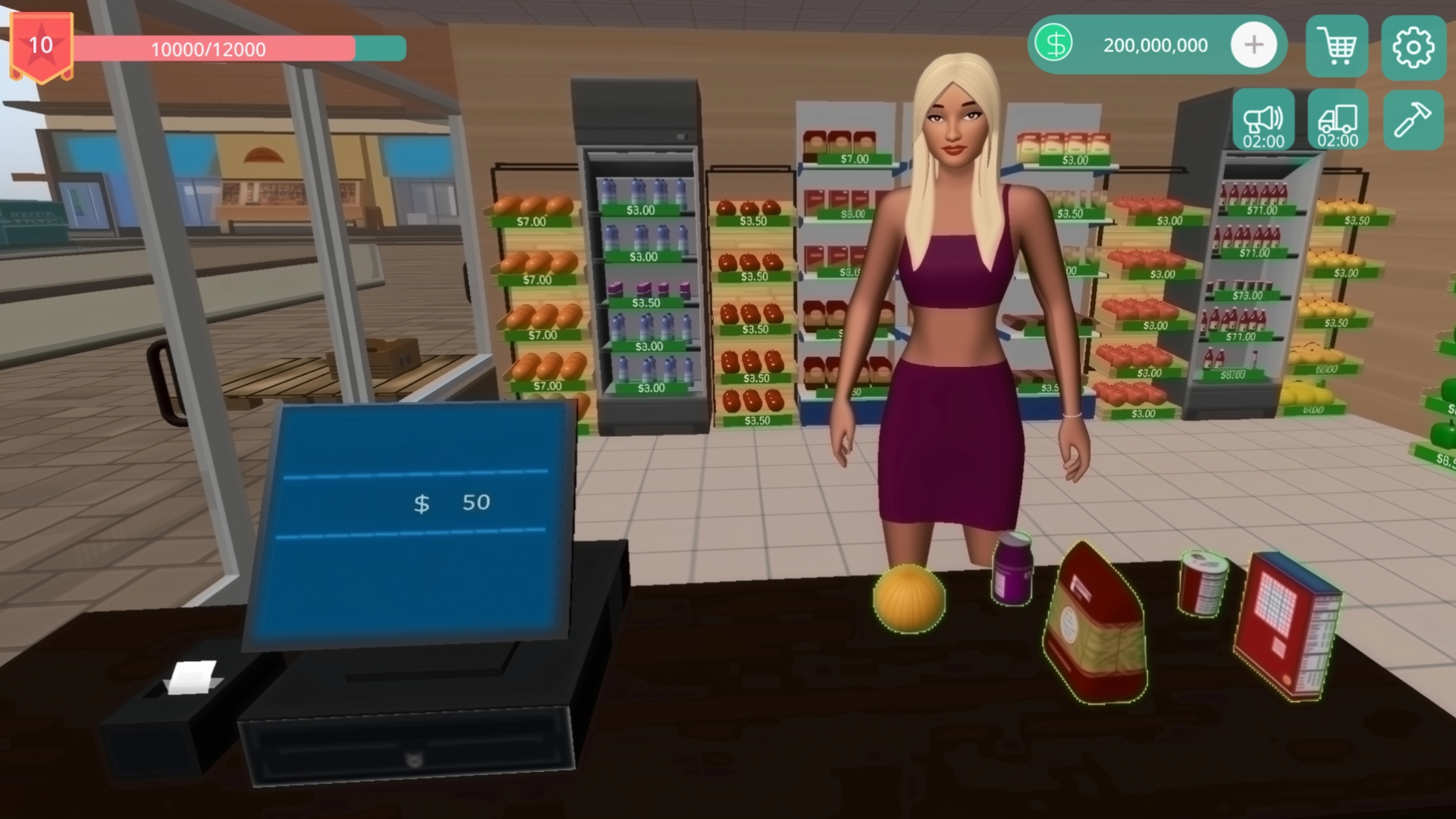Select the hammer upgrade tool
Viewport: 1456px width, 819px height.
(x=1412, y=120)
